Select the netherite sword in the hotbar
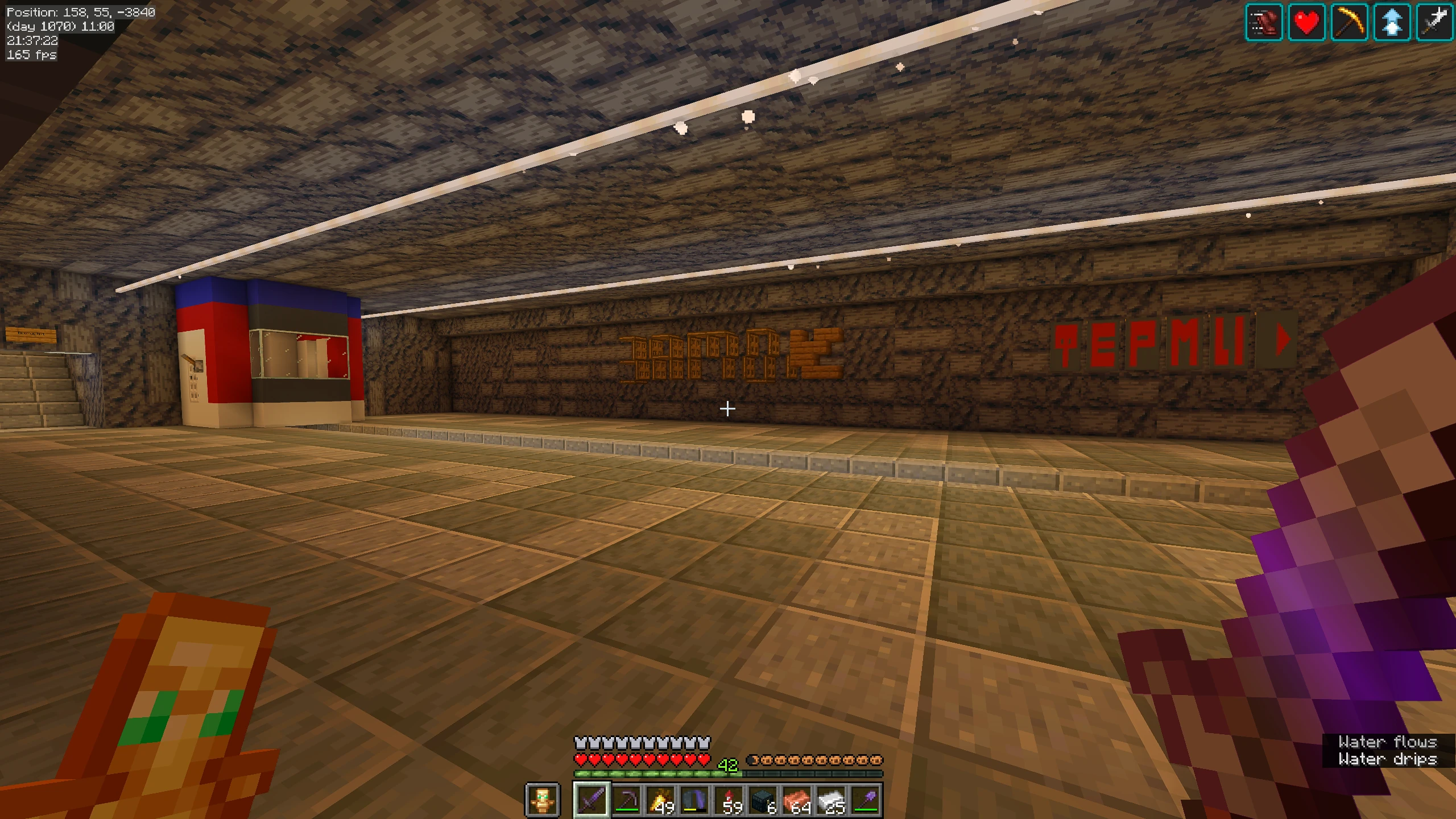Viewport: 1456px width, 819px height. tap(591, 801)
